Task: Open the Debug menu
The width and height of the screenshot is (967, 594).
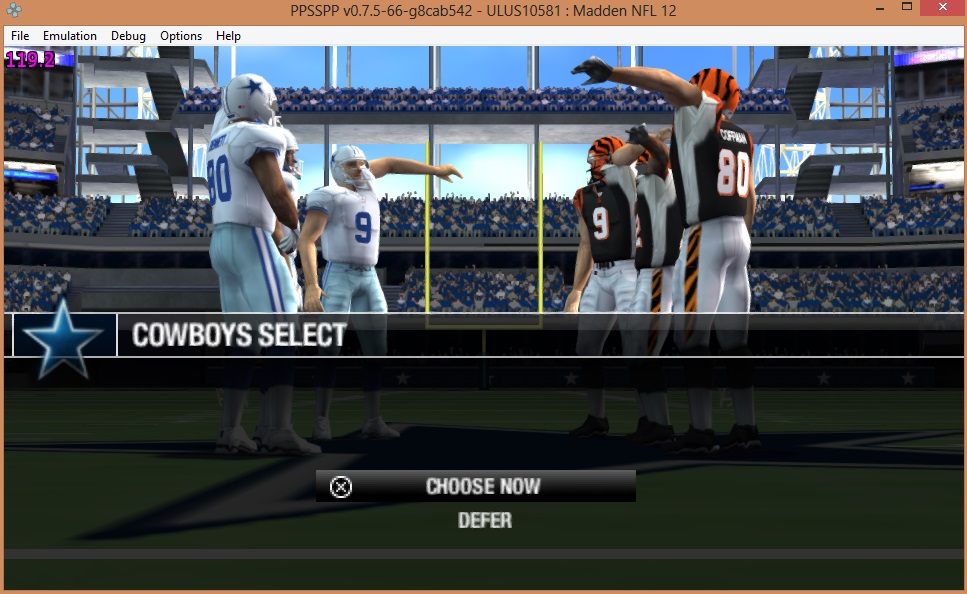Action: coord(128,36)
